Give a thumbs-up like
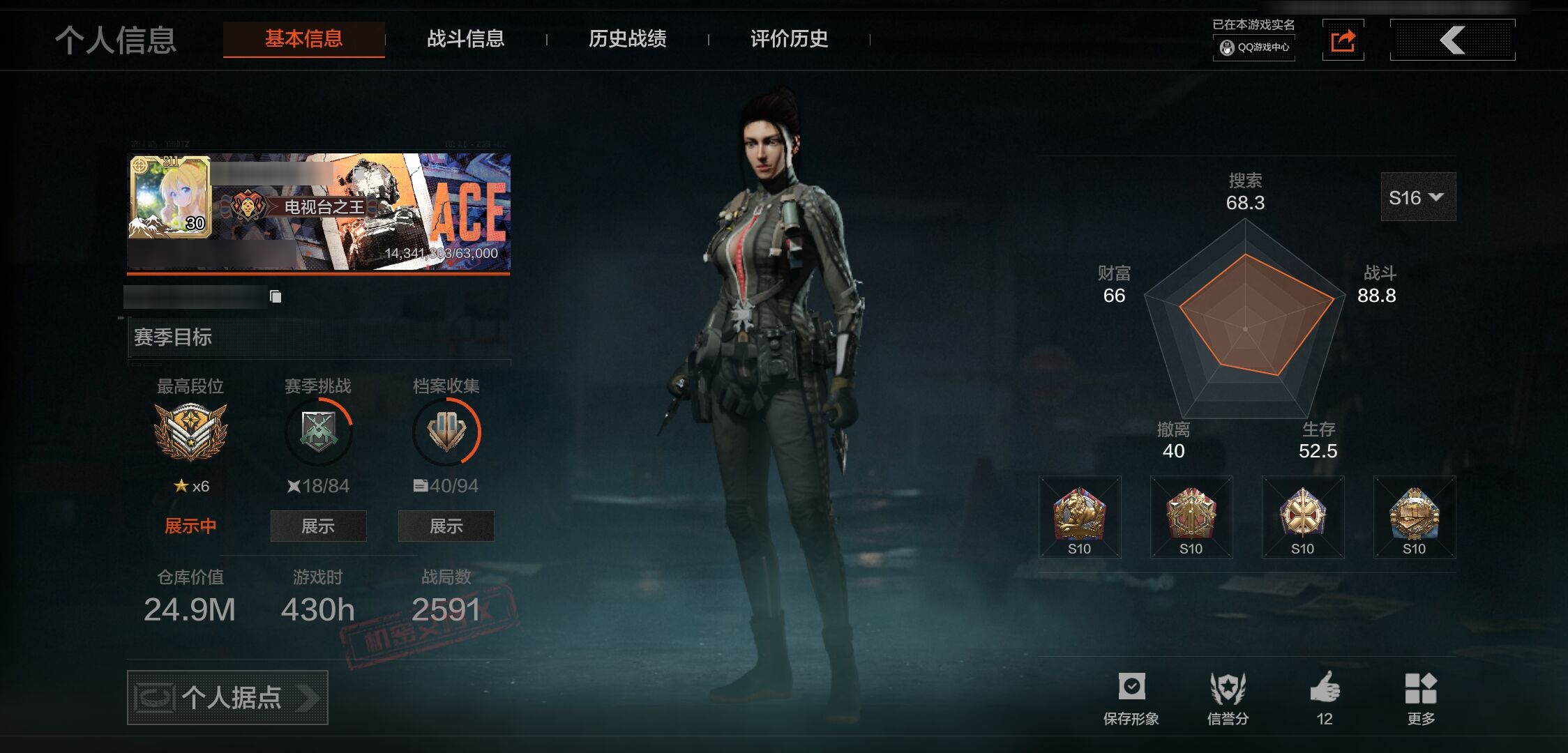 tap(1325, 698)
